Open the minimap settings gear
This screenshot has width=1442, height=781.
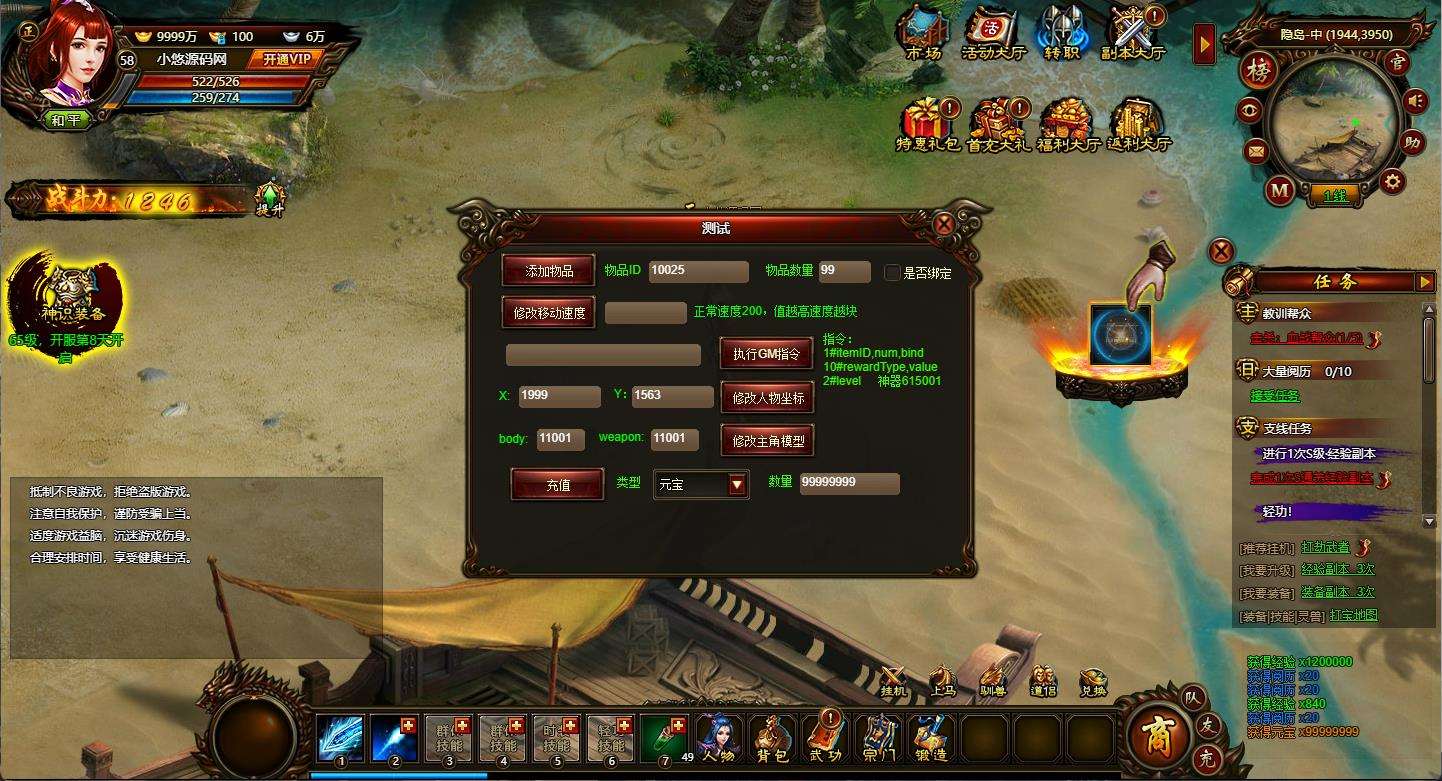click(1392, 181)
